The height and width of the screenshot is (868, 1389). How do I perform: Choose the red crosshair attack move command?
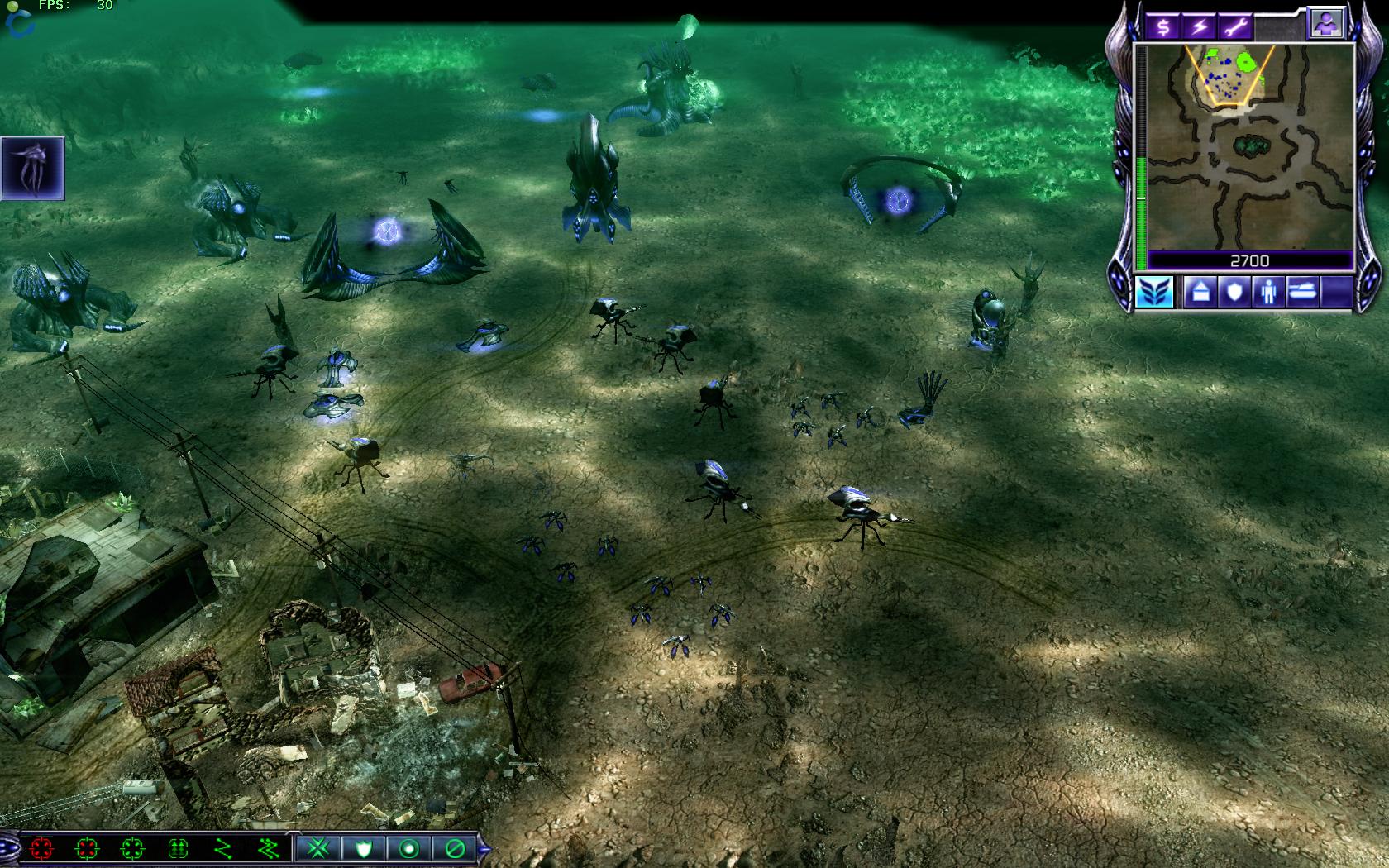click(x=41, y=848)
